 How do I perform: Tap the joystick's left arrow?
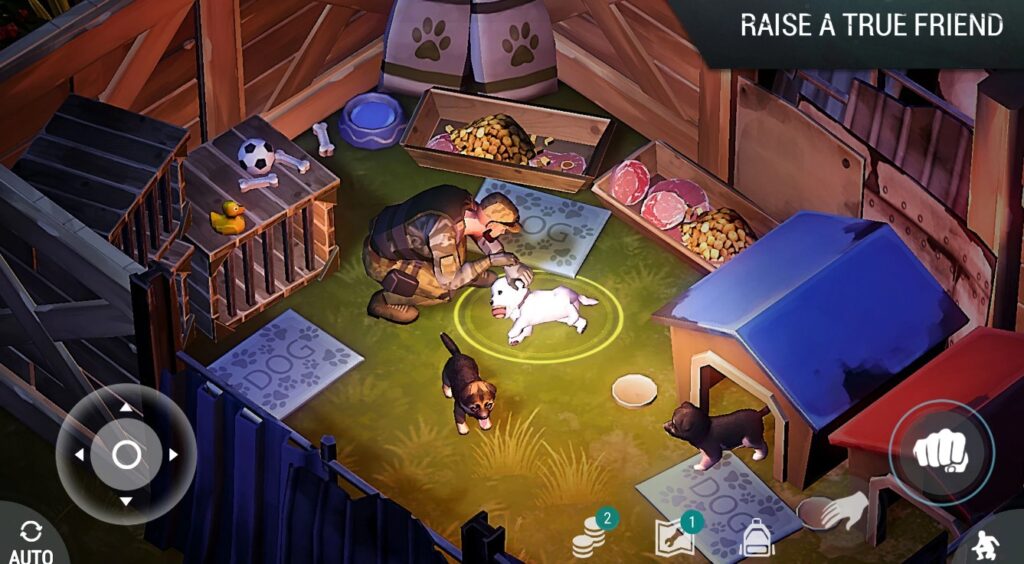(78, 455)
